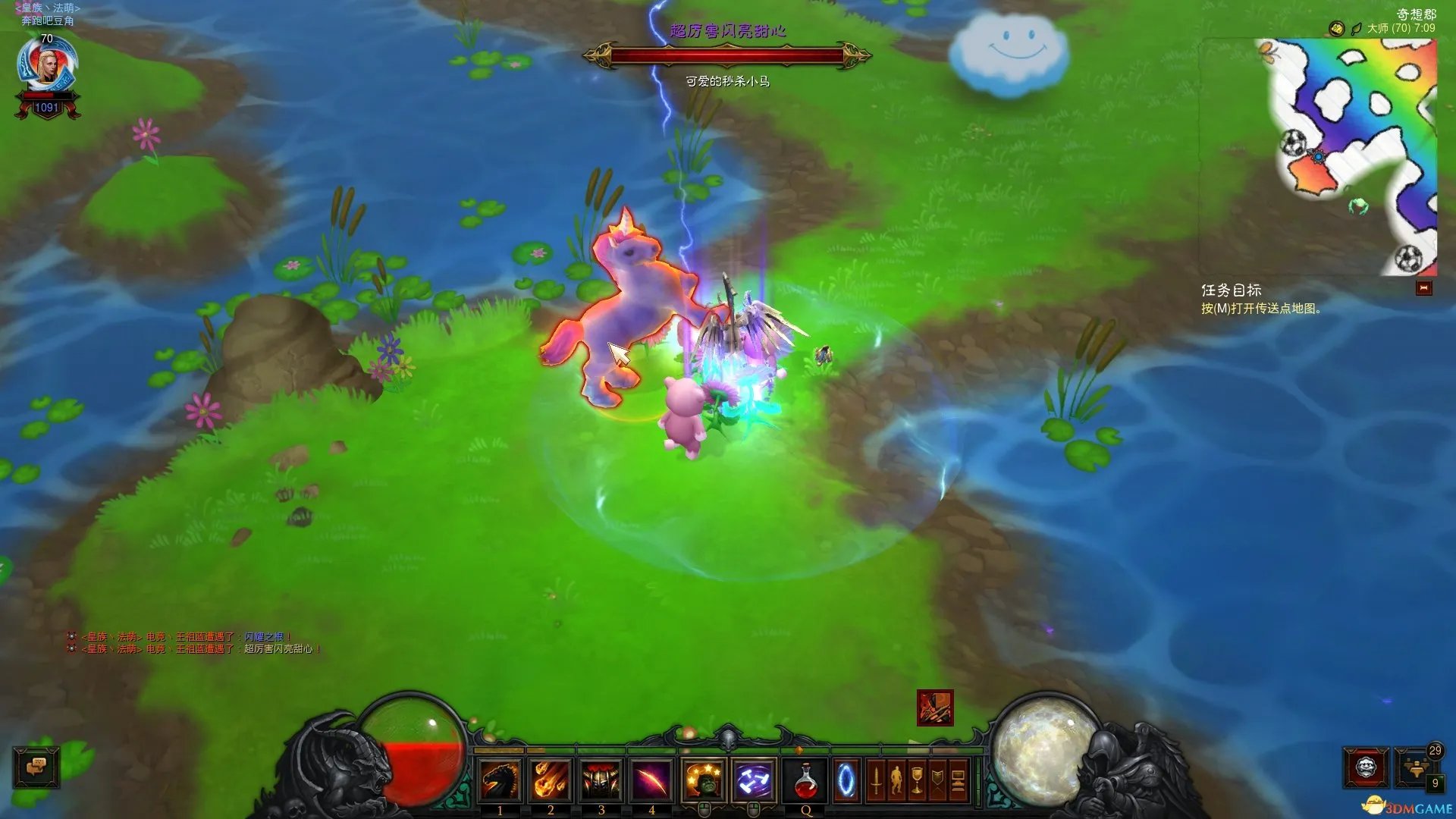
Task: Select the dizzy green face skill
Action: point(704,780)
